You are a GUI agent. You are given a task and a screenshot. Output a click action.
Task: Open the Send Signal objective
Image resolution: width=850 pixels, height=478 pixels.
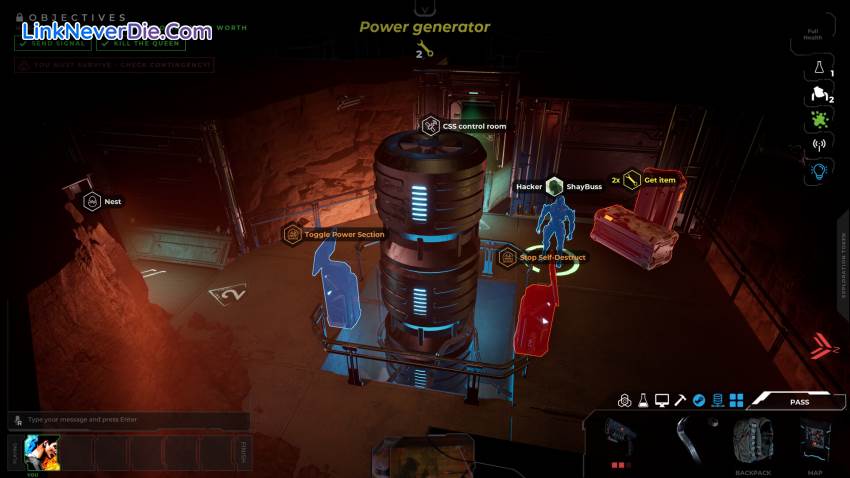pyautogui.click(x=53, y=44)
